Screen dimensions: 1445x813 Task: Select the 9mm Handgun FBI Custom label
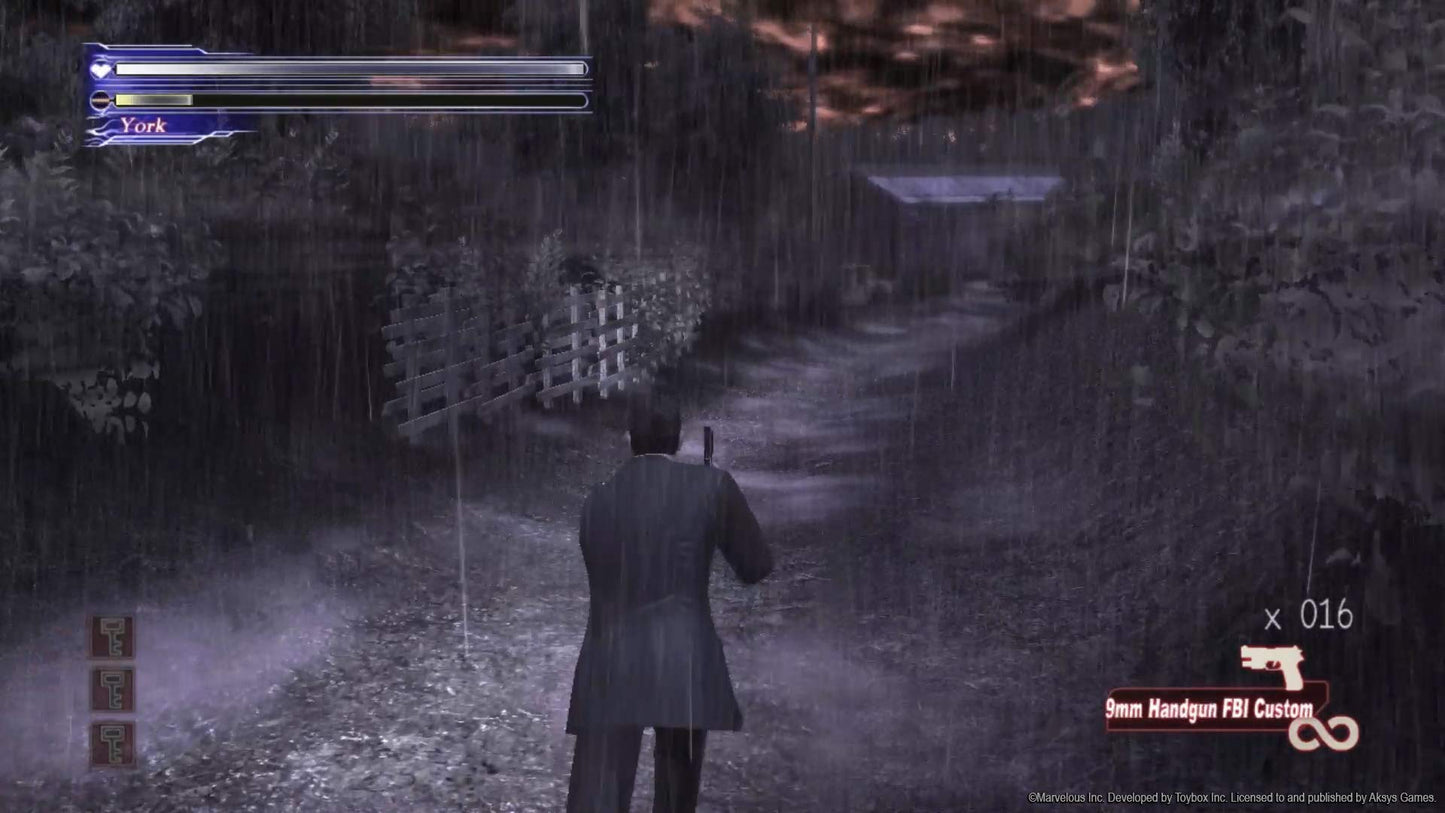click(x=1210, y=707)
